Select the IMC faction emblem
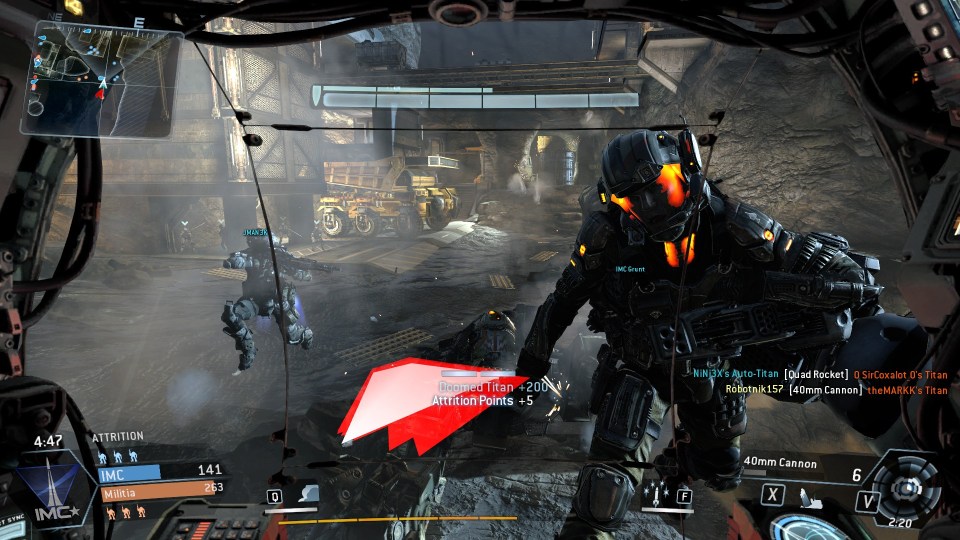 pos(45,493)
